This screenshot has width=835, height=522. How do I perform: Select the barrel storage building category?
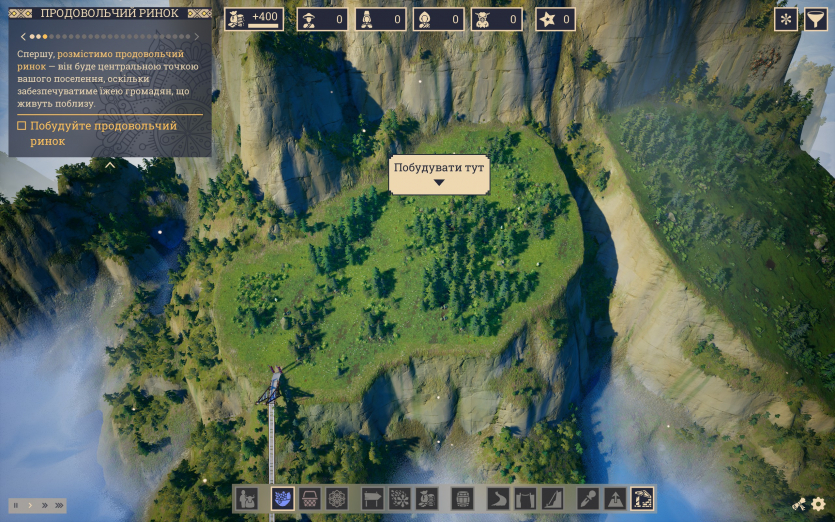coord(463,498)
